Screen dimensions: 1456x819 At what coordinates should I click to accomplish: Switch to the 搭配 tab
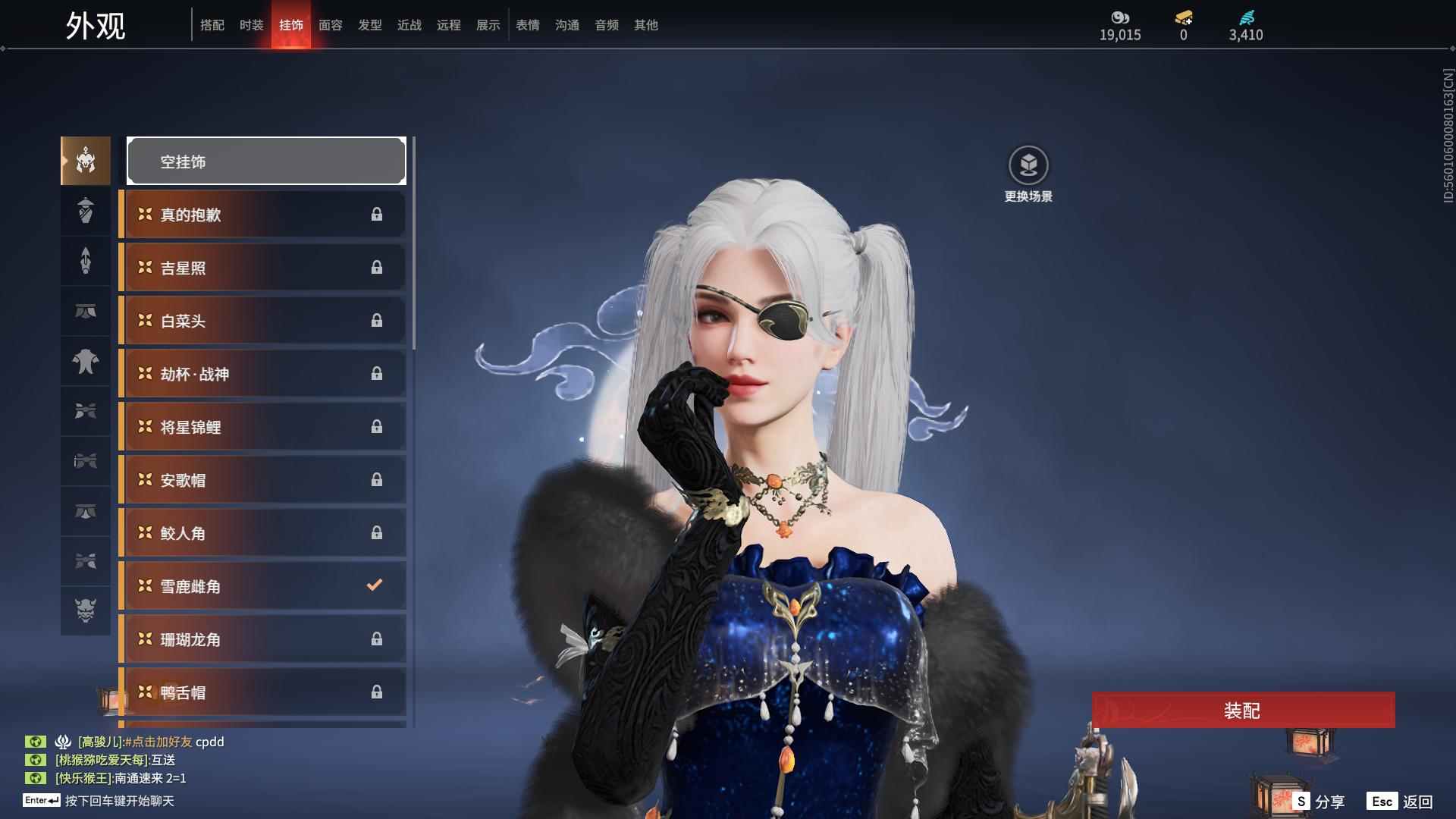tap(212, 25)
